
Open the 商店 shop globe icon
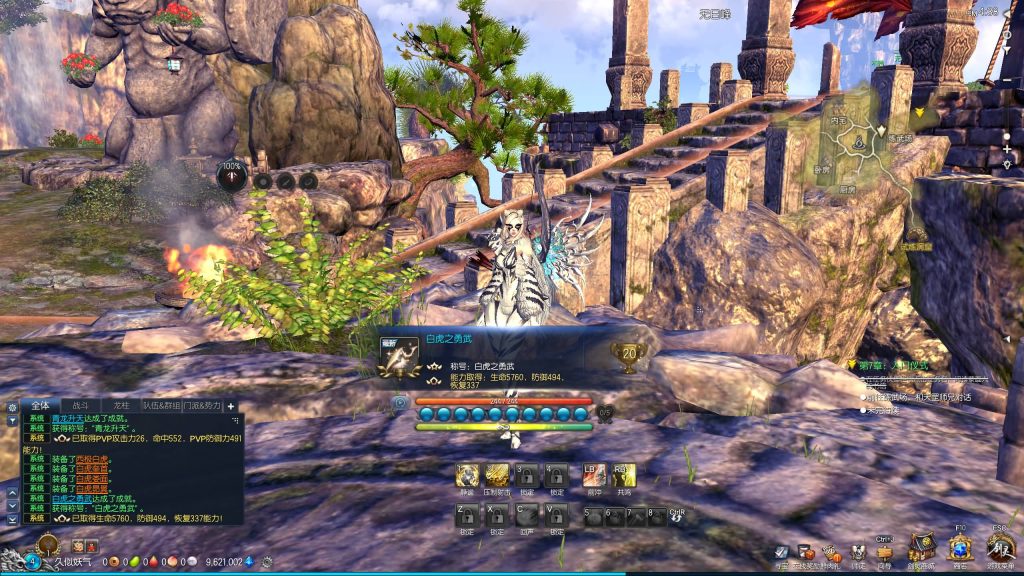click(960, 546)
